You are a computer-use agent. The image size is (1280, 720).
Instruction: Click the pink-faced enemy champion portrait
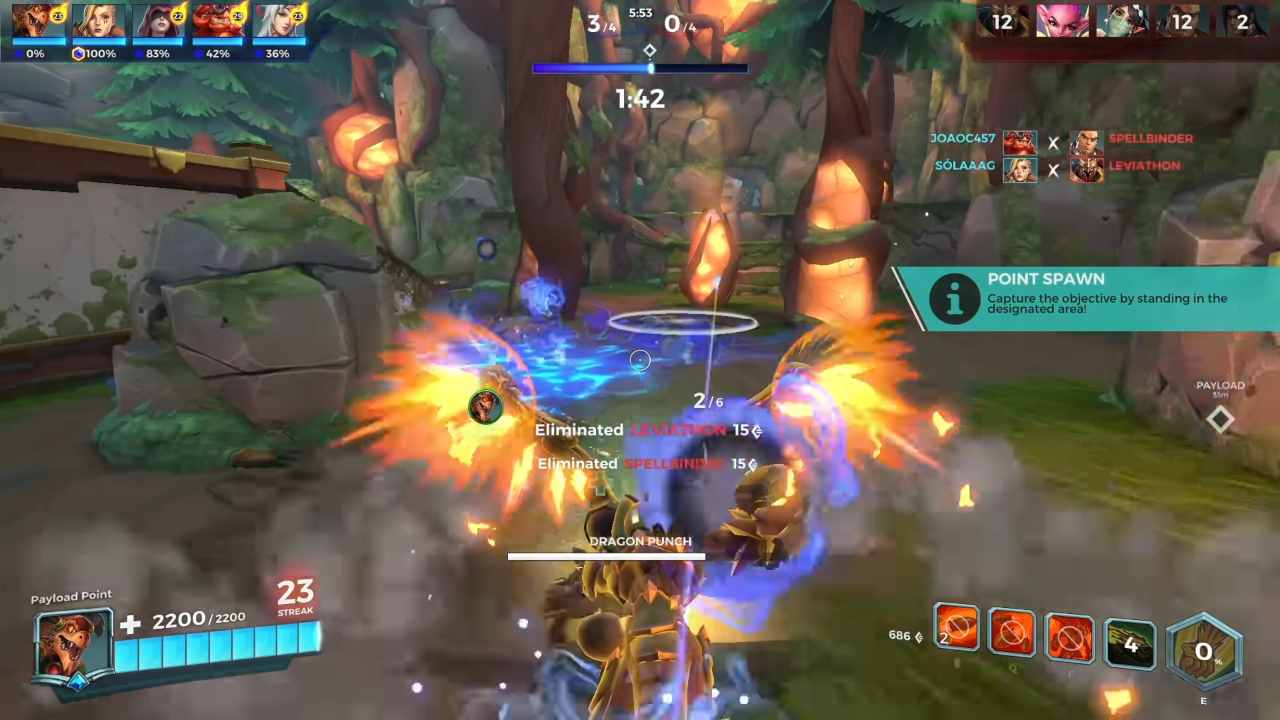[1062, 20]
